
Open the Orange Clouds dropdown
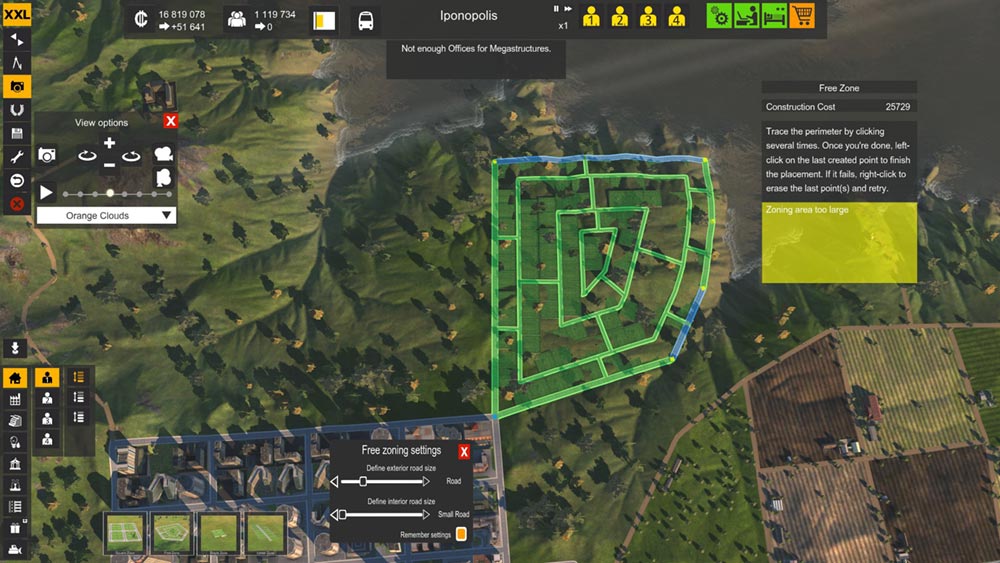tap(106, 215)
